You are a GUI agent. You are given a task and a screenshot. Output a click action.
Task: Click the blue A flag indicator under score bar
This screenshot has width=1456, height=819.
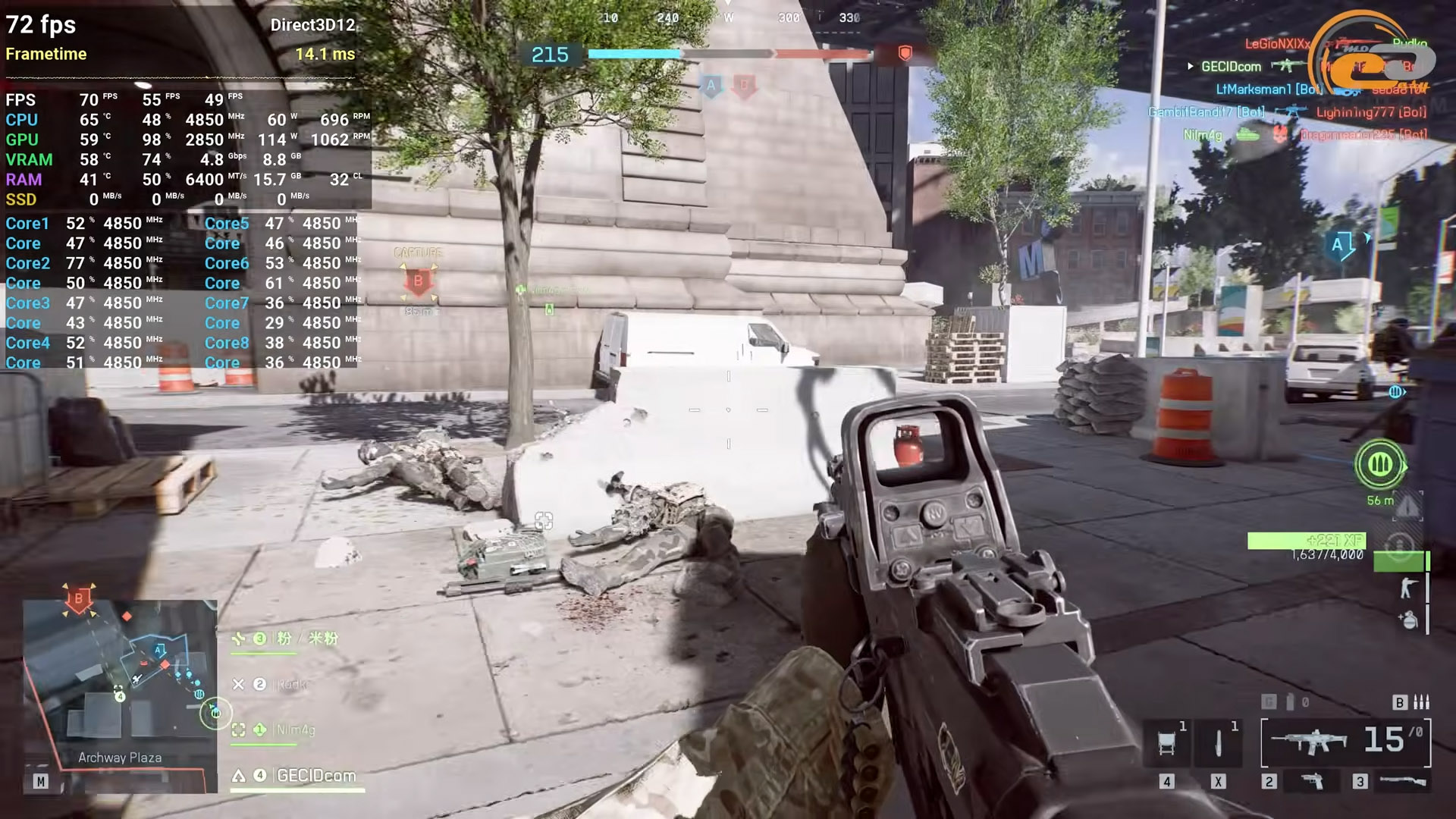711,85
